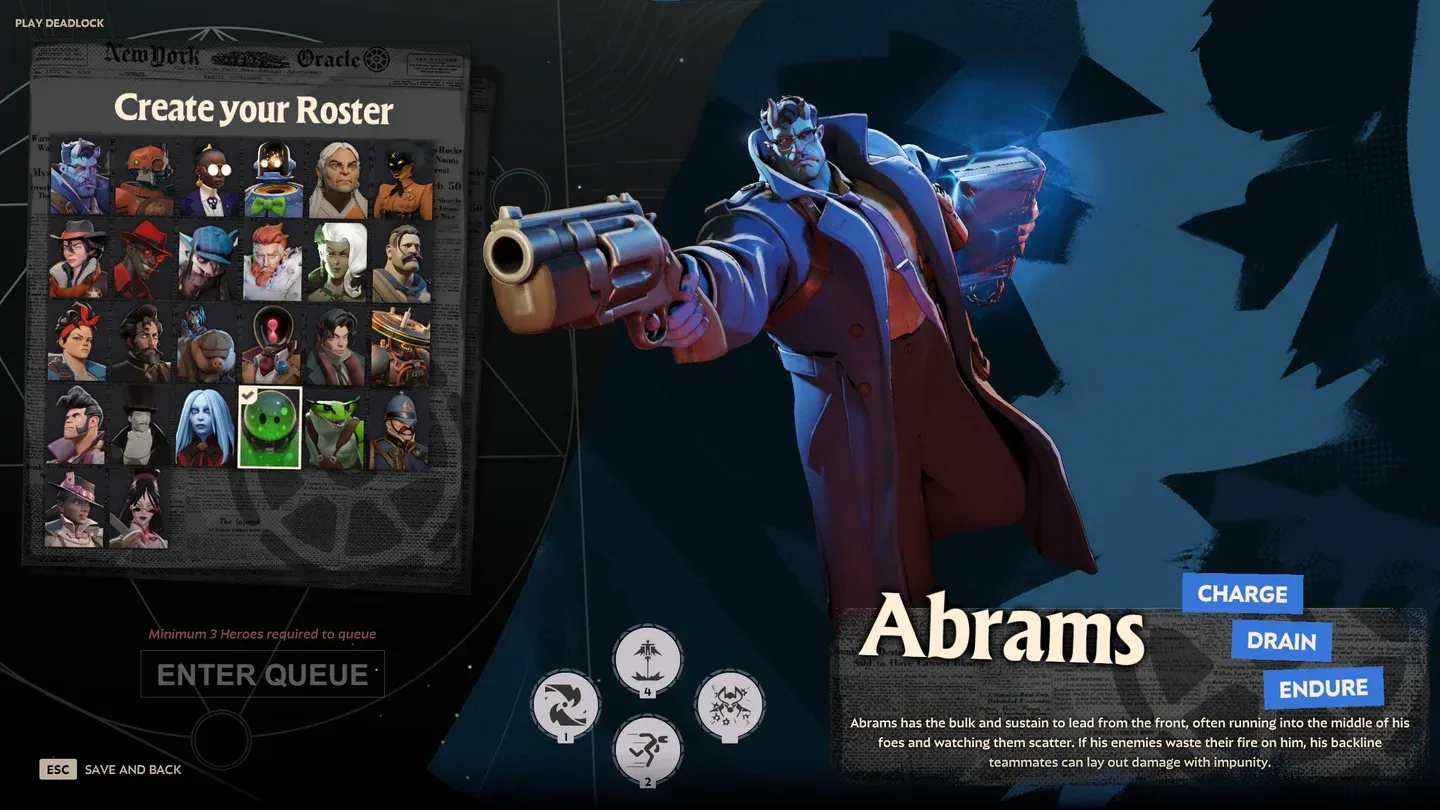Screen dimensions: 1440x810
Task: Add Bebop to the roster
Action: pos(142,179)
